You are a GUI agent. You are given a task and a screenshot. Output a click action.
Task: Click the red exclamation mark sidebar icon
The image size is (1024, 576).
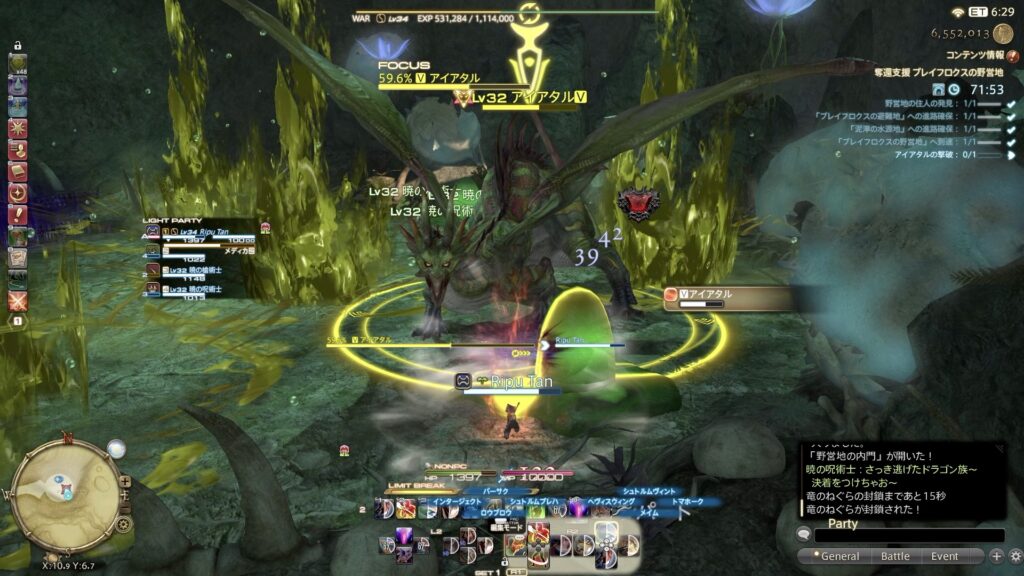[x=17, y=214]
